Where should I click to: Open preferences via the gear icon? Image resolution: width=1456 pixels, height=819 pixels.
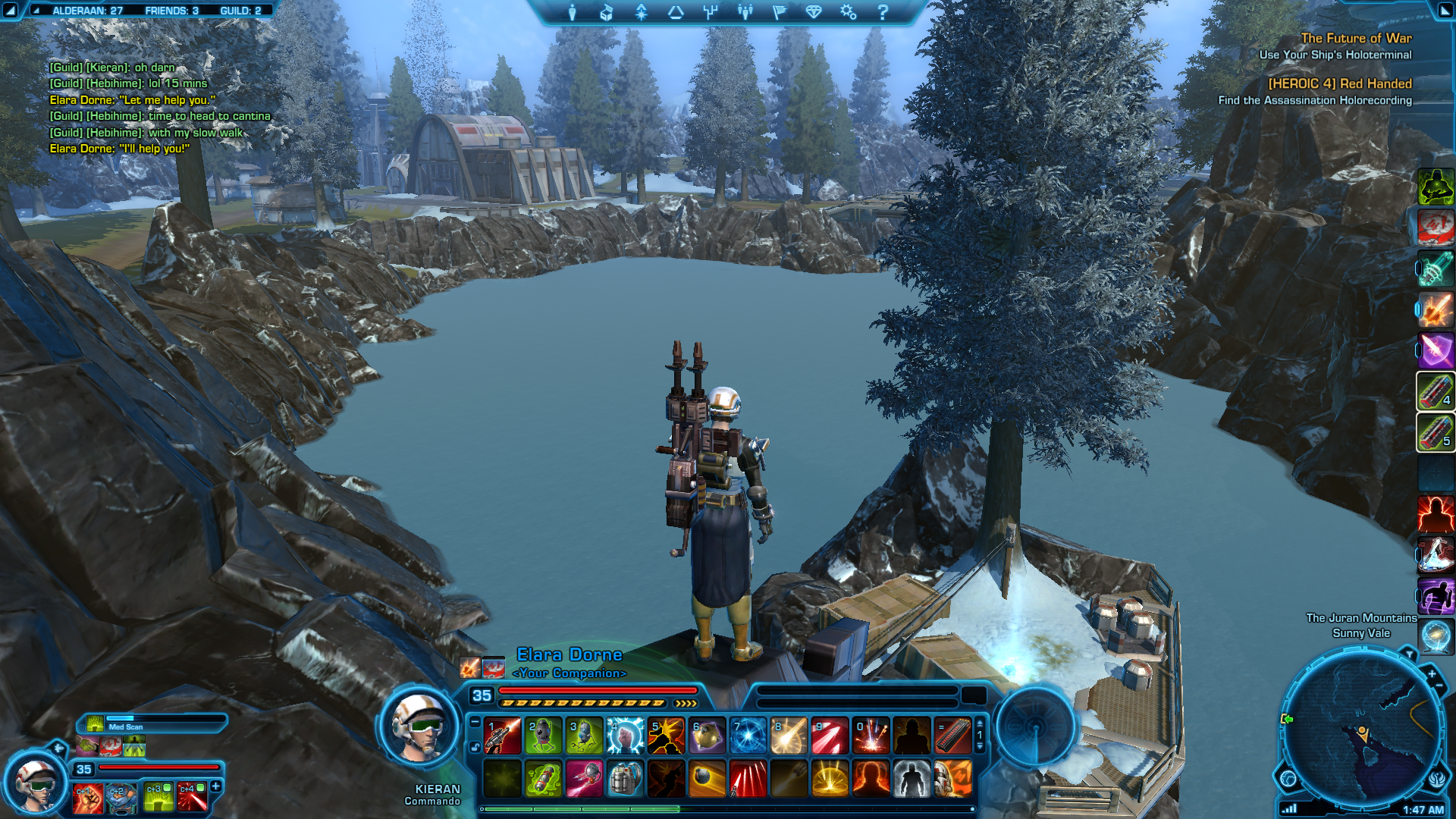pyautogui.click(x=848, y=12)
